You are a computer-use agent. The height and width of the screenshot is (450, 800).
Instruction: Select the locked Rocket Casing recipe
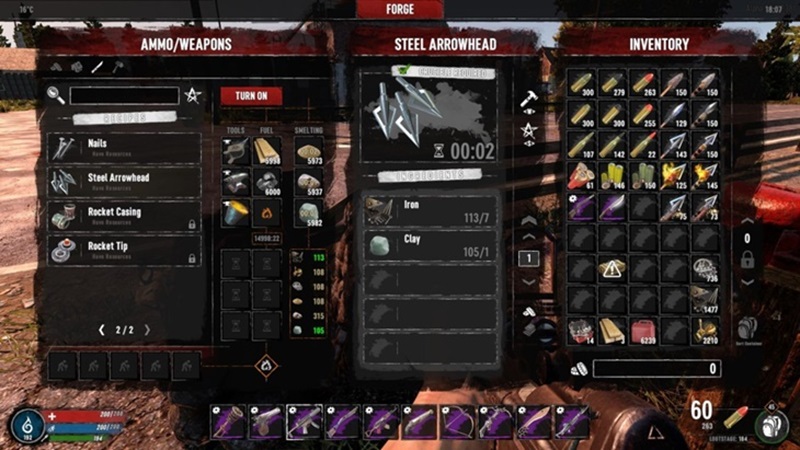point(124,216)
